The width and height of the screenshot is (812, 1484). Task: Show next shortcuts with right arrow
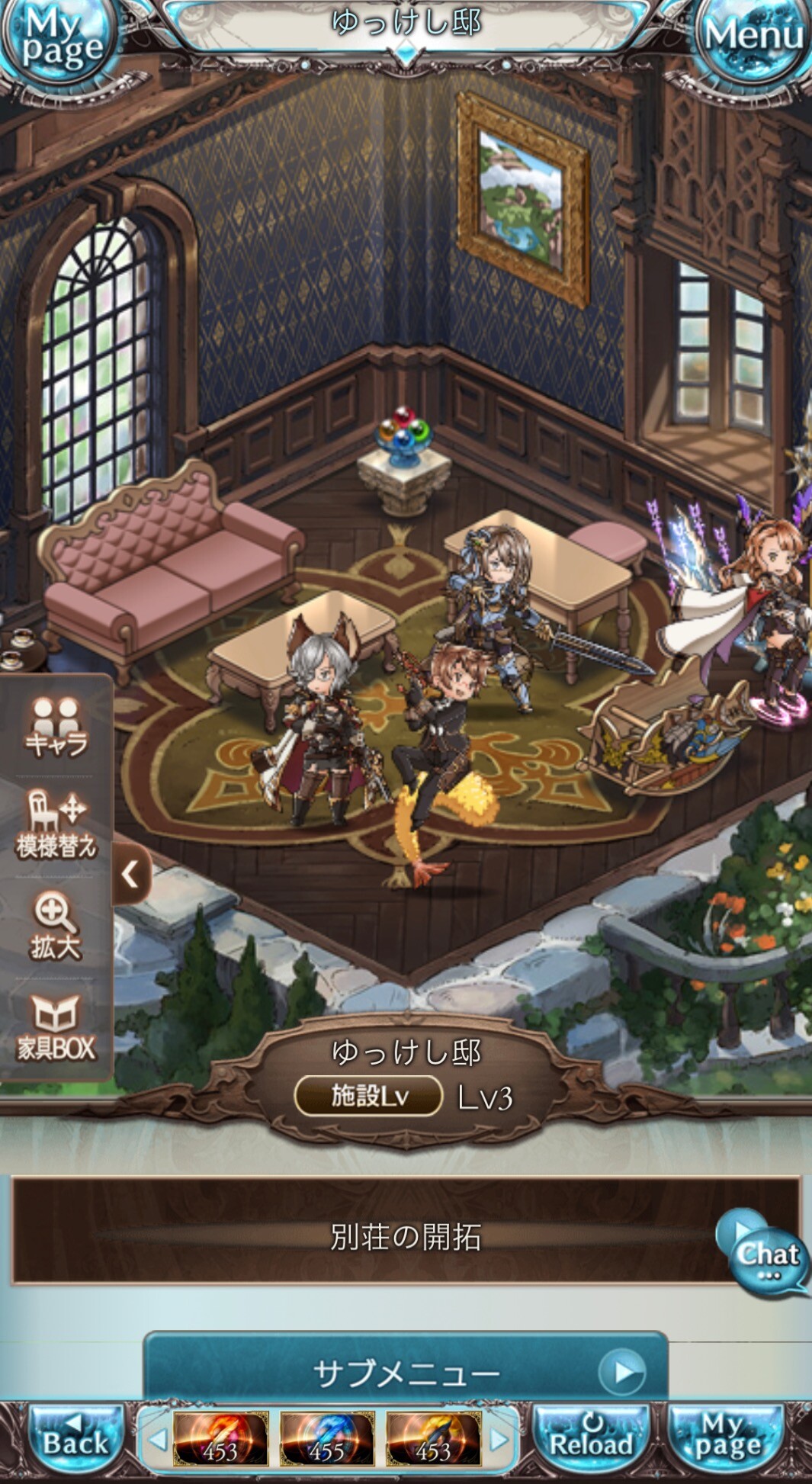coord(499,1440)
